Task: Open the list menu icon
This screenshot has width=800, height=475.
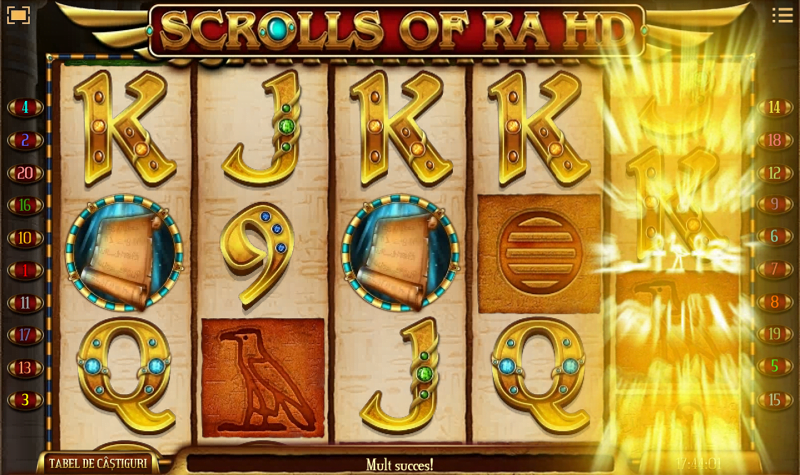Action: [x=781, y=15]
